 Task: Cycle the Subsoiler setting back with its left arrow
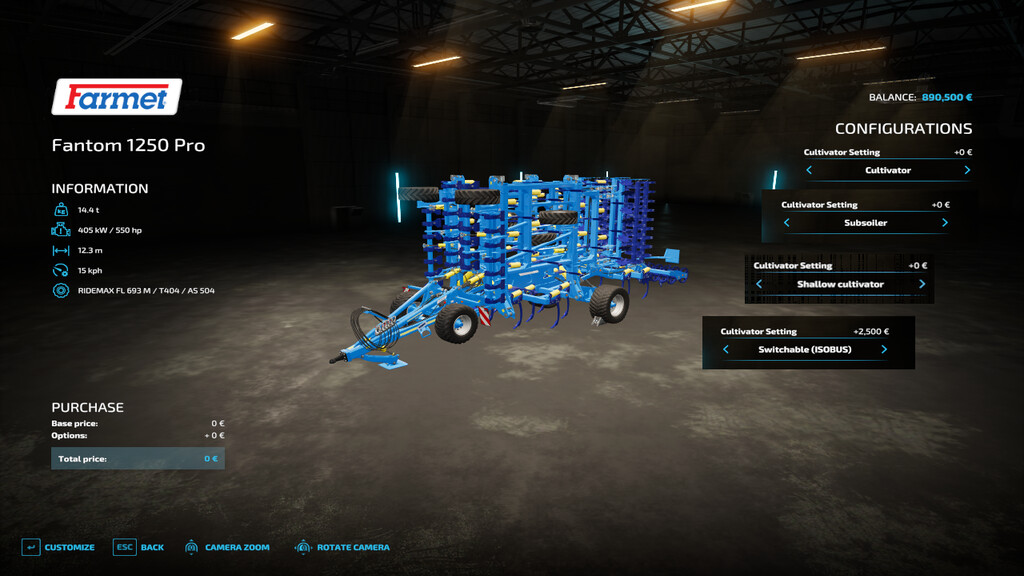[x=787, y=223]
